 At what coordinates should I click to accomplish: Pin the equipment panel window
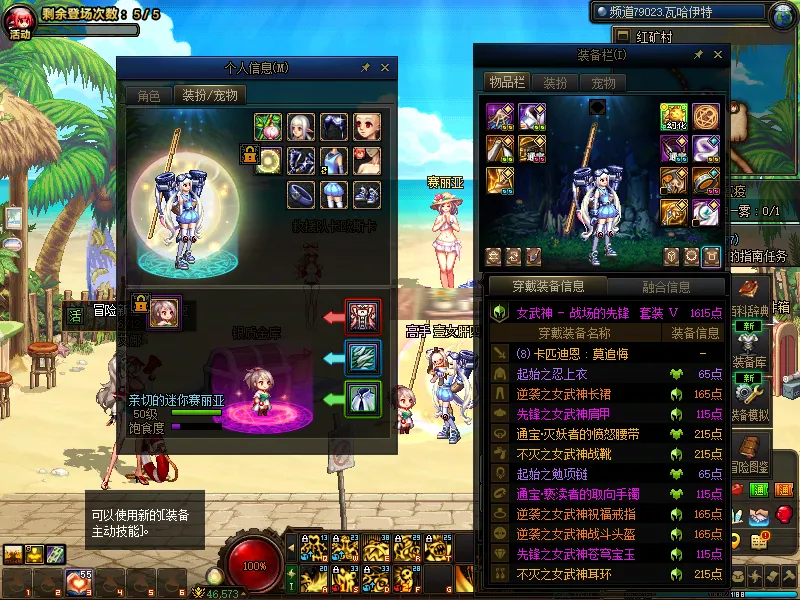pyautogui.click(x=697, y=54)
